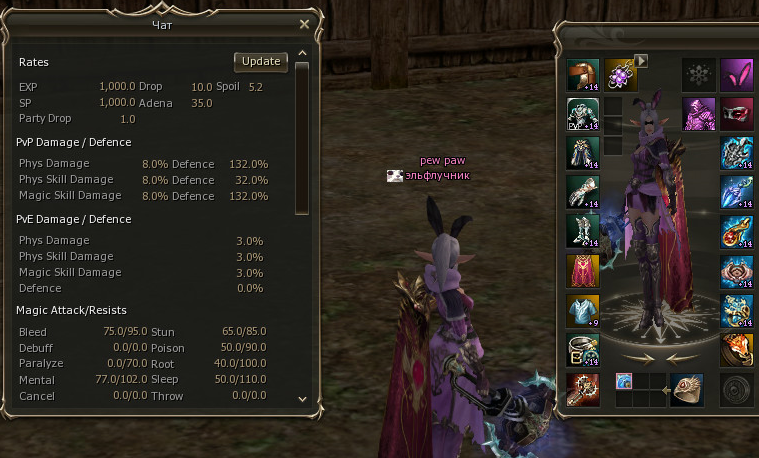Close the Чат window
This screenshot has width=759, height=458.
304,24
